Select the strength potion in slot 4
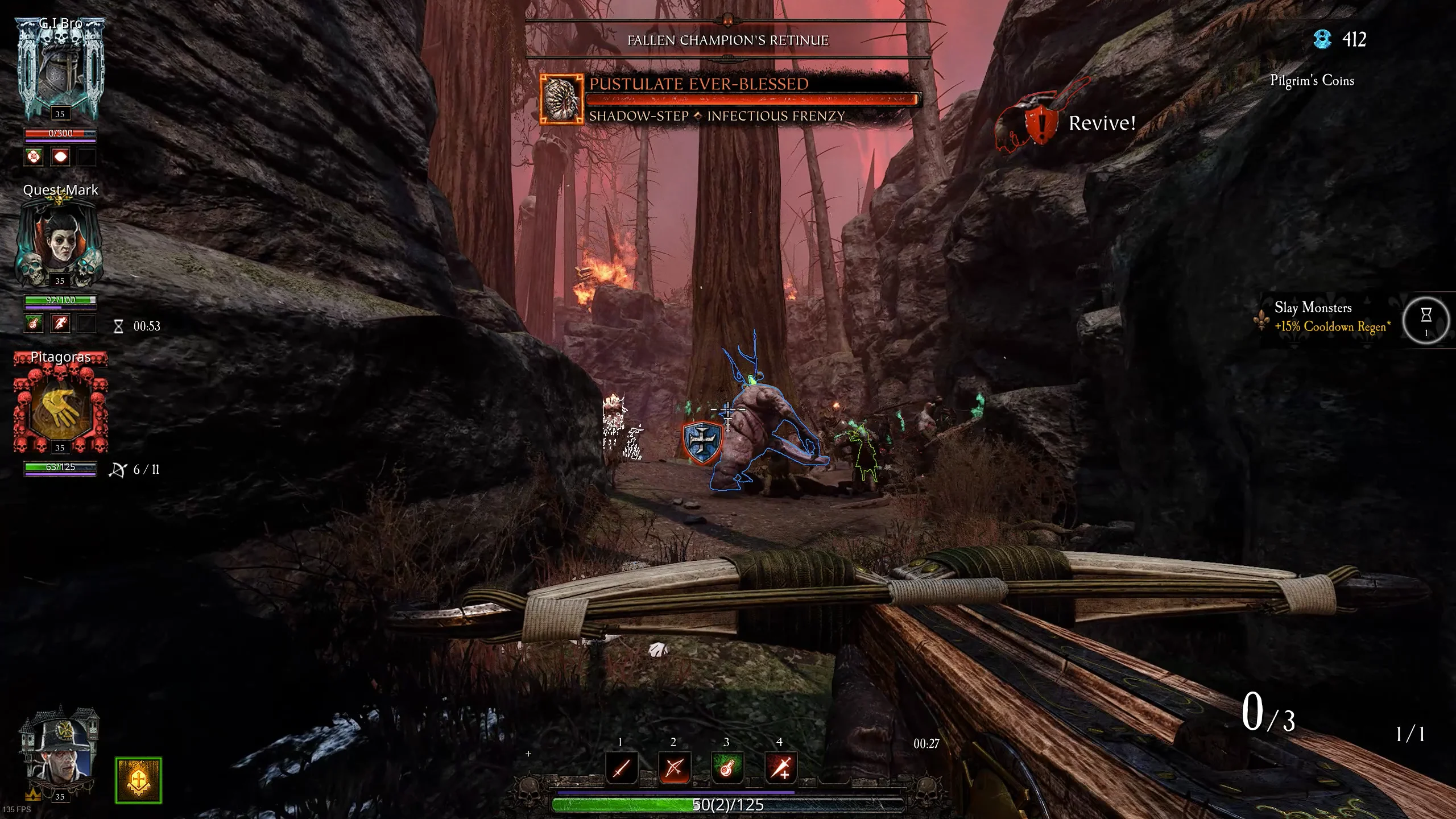The width and height of the screenshot is (1456, 819). (x=780, y=768)
